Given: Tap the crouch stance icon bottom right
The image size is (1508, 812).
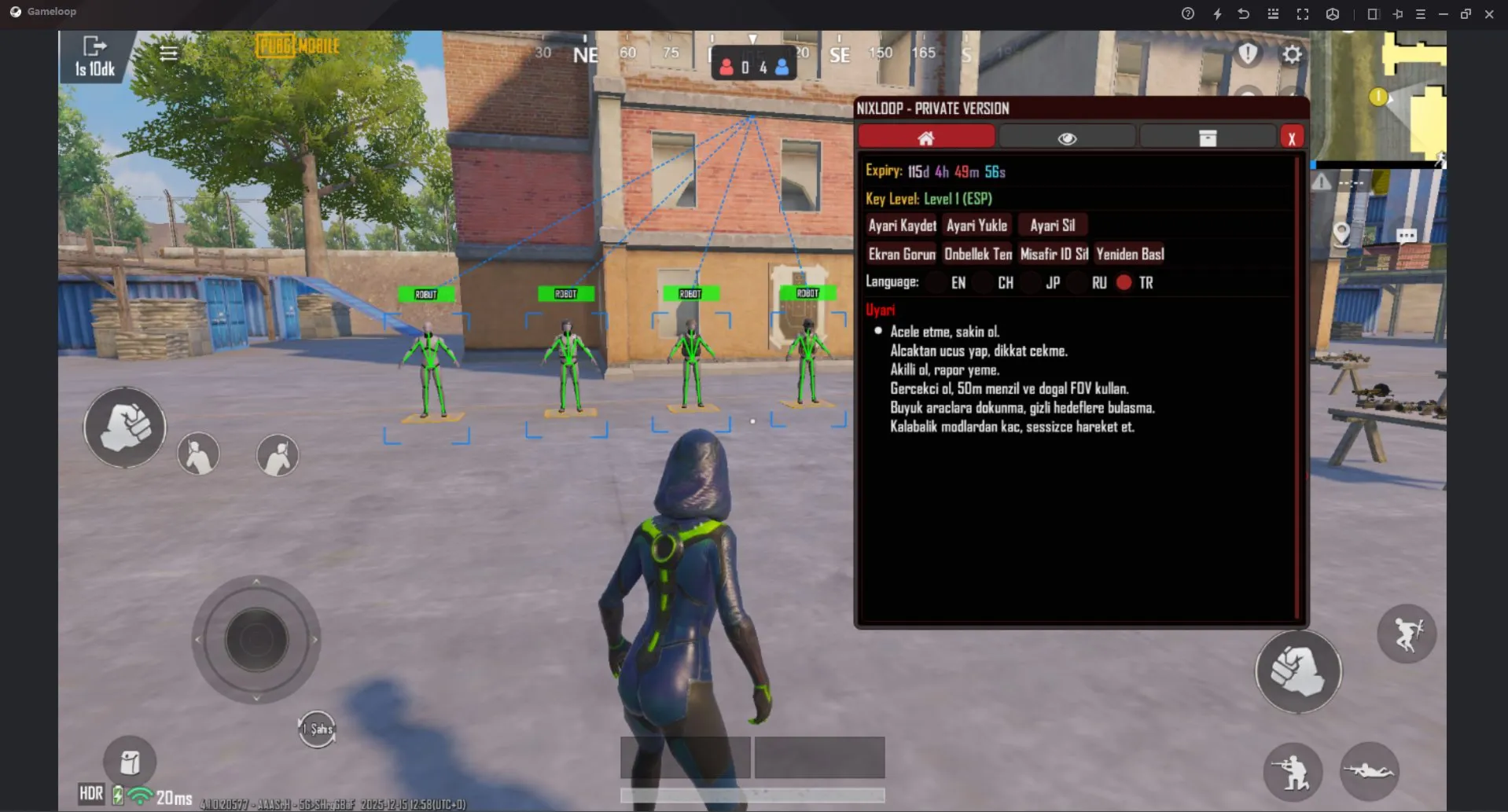Looking at the screenshot, I should (1294, 773).
